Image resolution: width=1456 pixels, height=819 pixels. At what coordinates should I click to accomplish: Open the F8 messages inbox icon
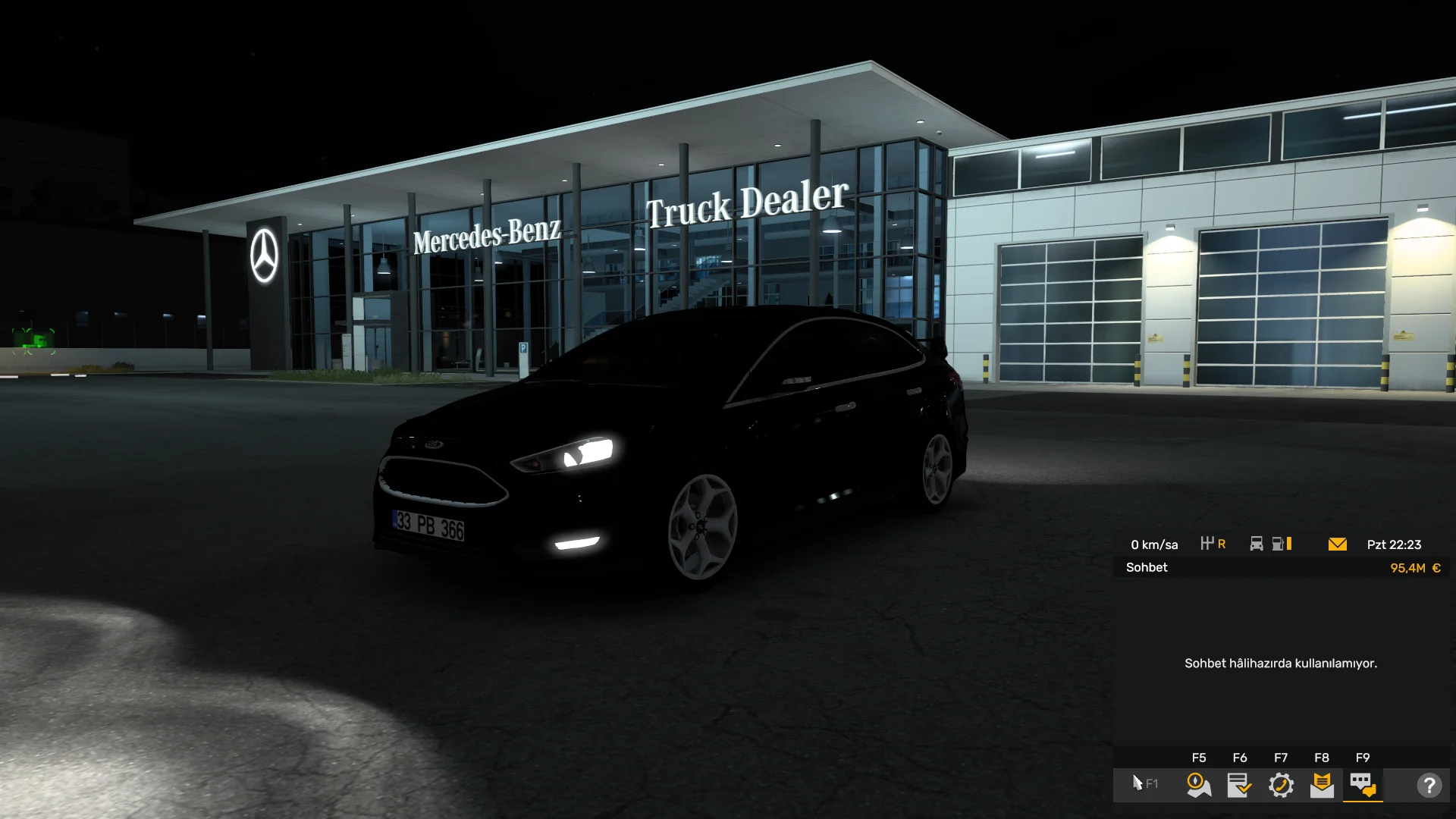pyautogui.click(x=1323, y=786)
